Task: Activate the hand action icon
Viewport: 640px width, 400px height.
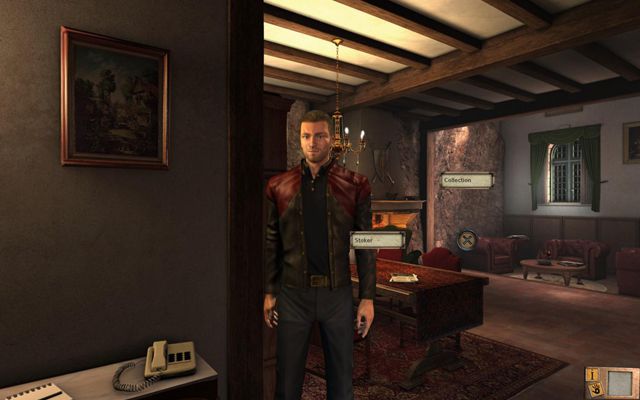Action: coord(594,391)
